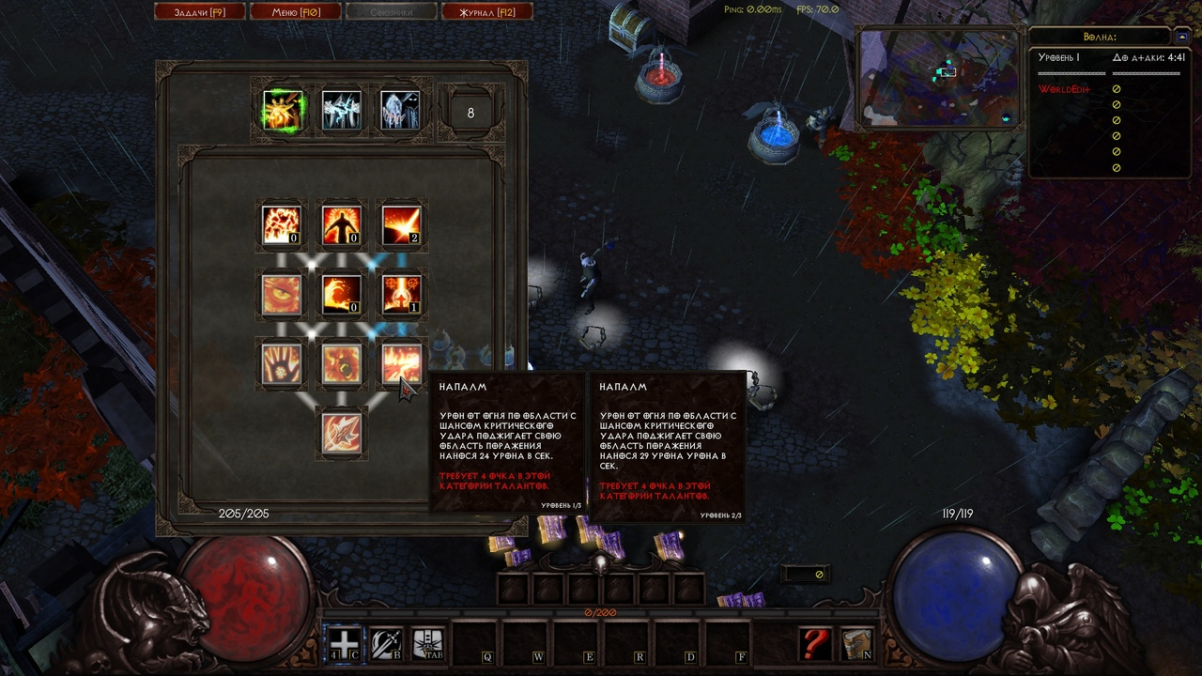Choose the Napalm talent icon
The height and width of the screenshot is (676, 1202).
401,363
